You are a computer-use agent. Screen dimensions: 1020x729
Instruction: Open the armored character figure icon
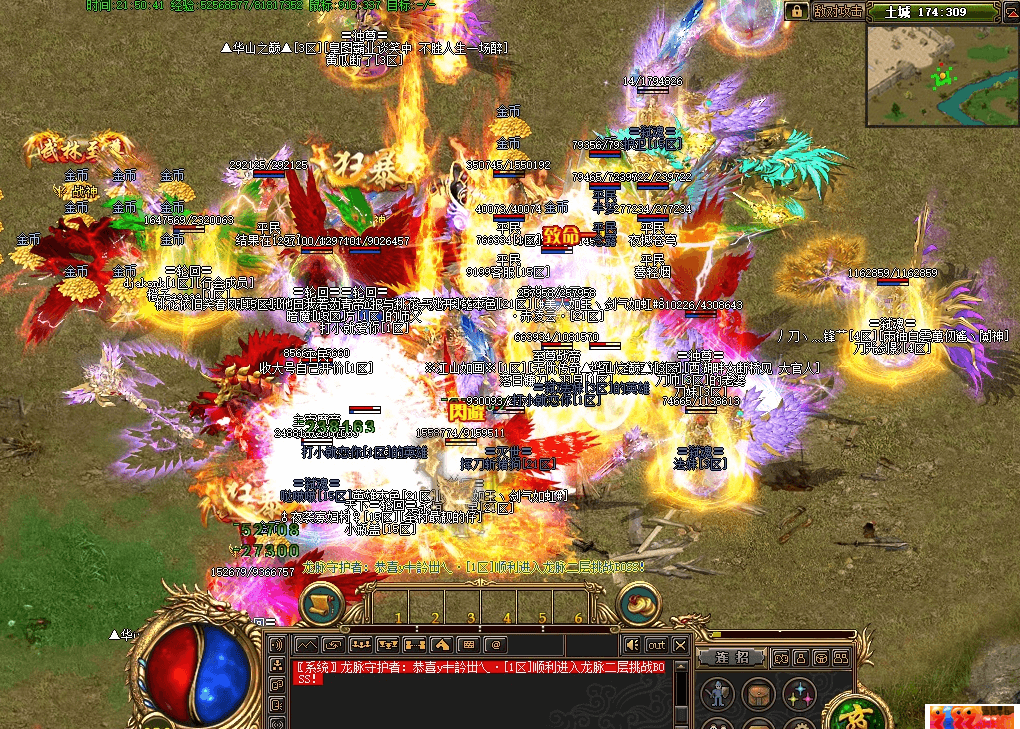click(715, 693)
